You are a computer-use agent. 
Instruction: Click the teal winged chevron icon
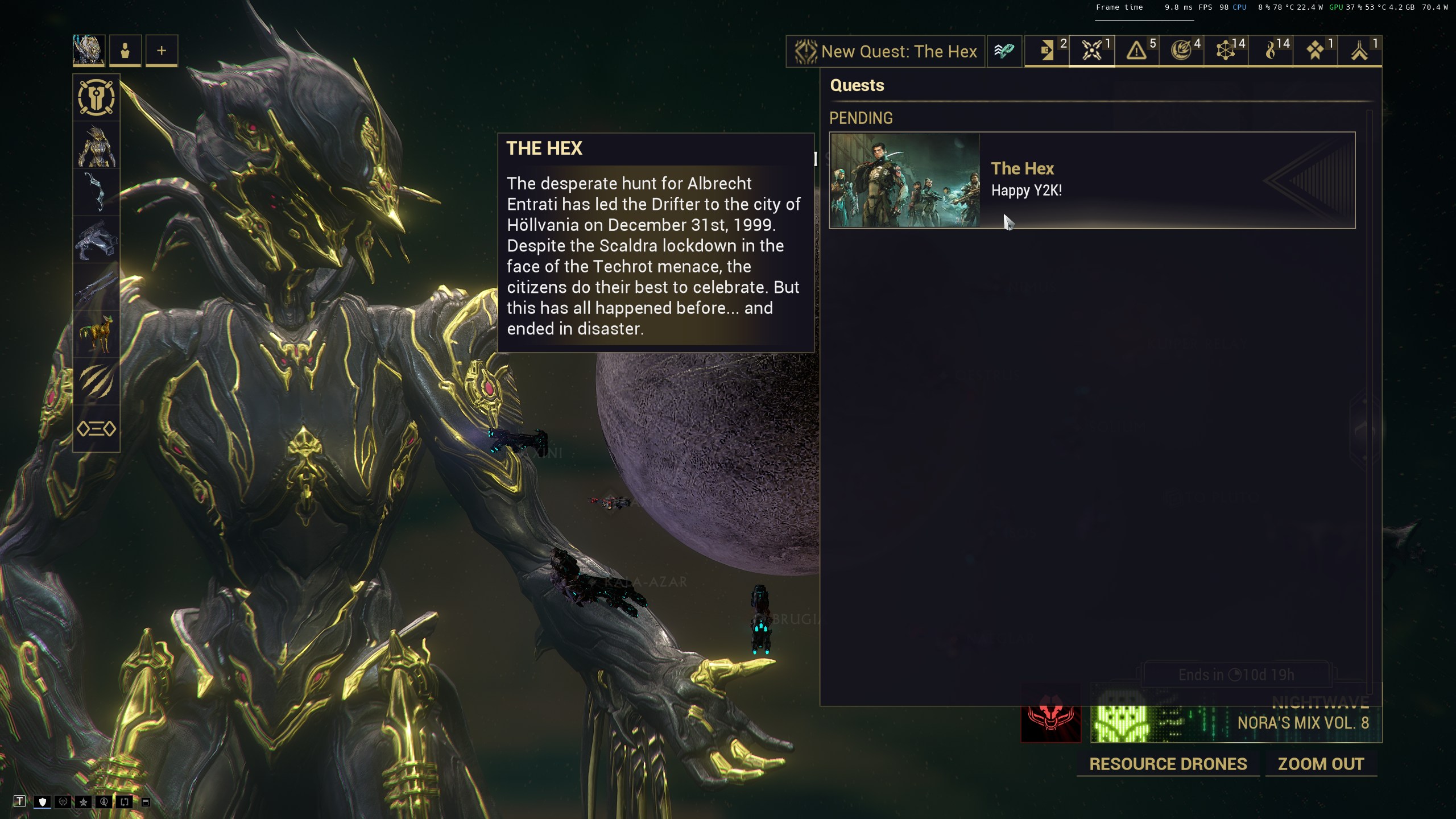[1004, 51]
